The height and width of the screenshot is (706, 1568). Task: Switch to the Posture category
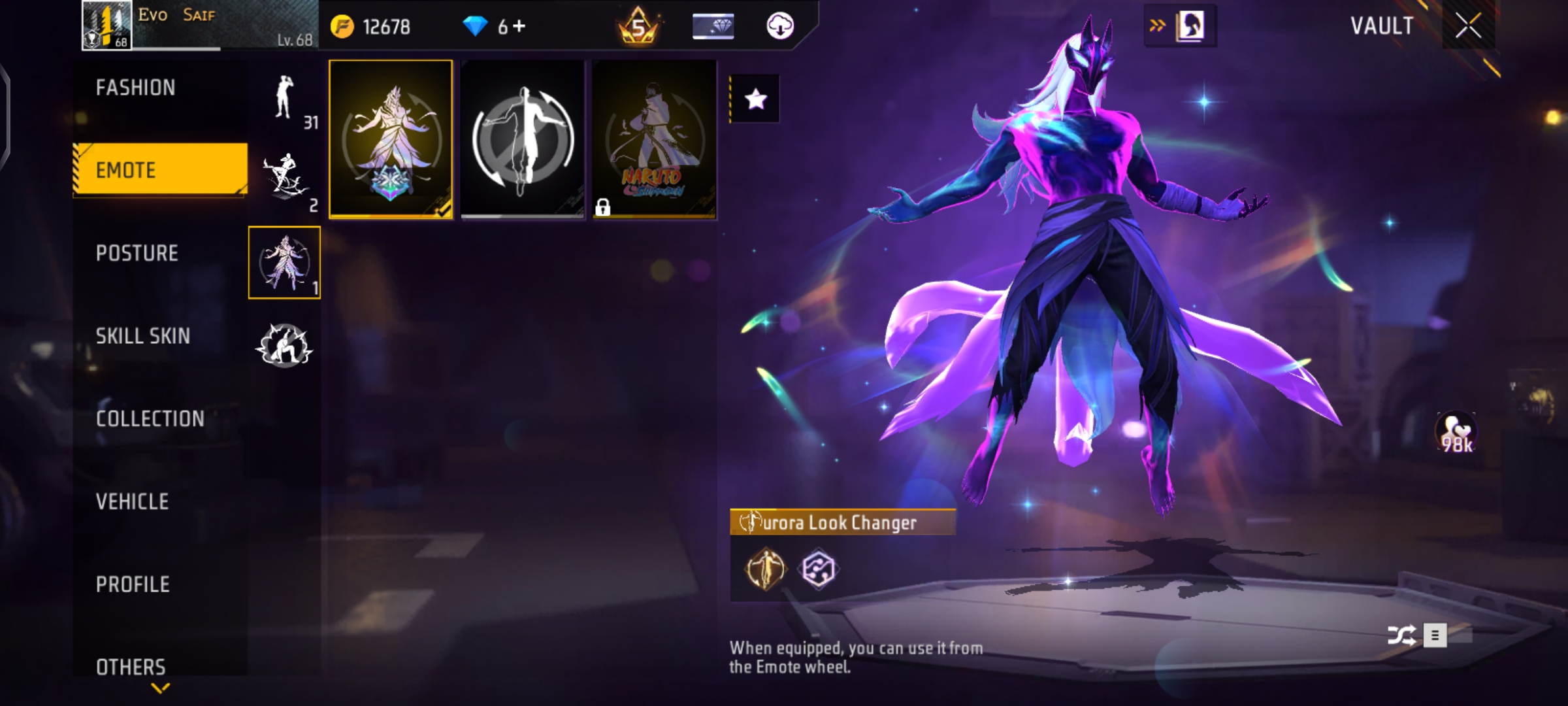point(137,253)
